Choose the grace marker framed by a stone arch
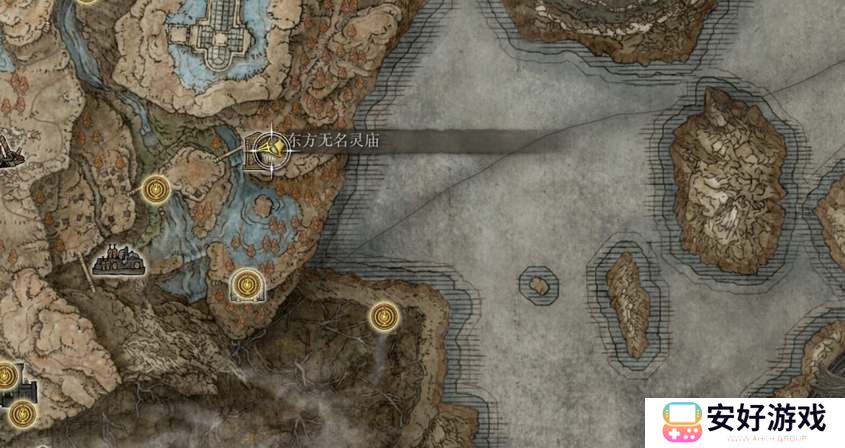Screen dimensions: 845x448 pos(246,286)
